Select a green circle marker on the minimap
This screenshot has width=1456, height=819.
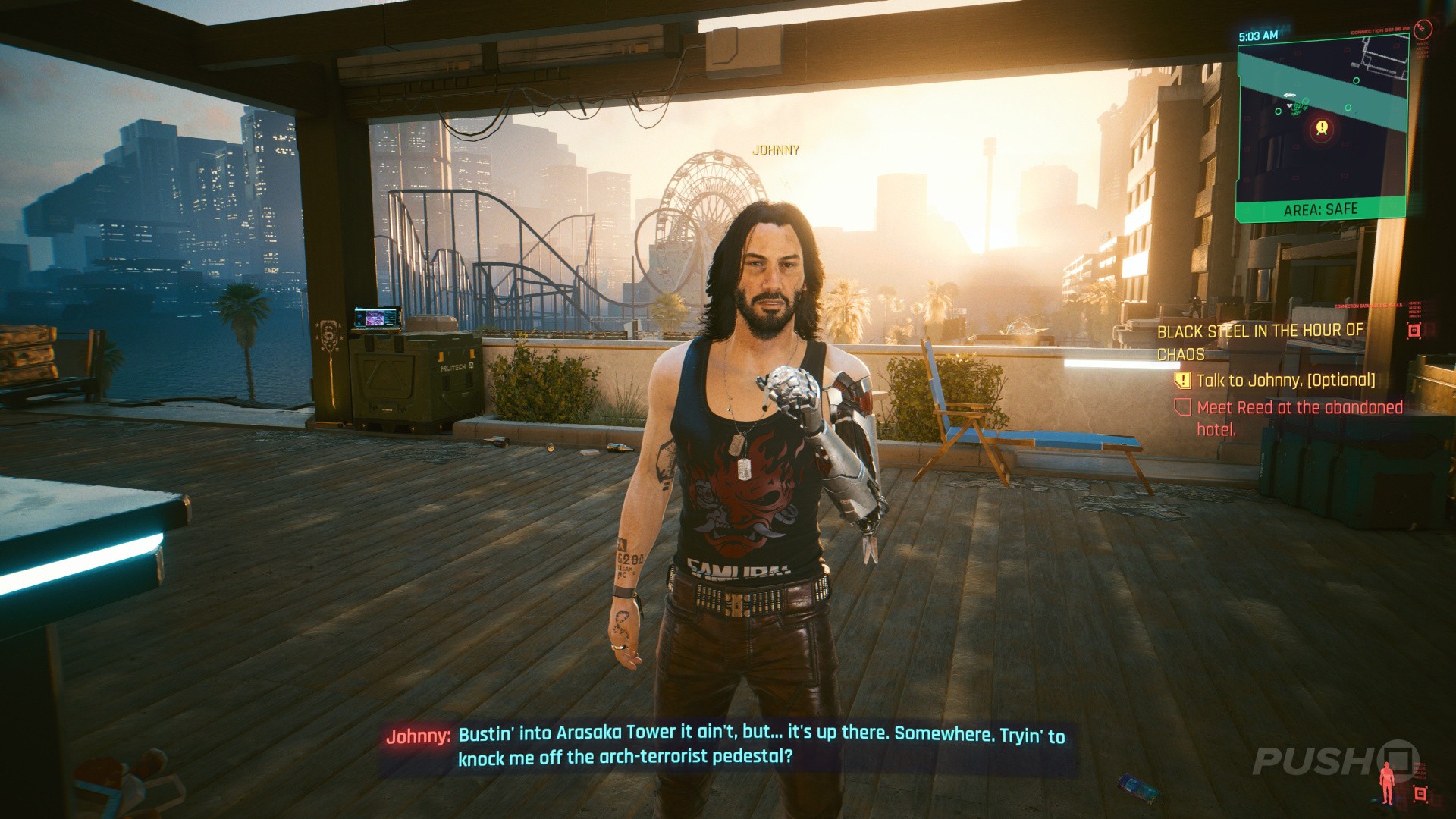pos(1357,80)
